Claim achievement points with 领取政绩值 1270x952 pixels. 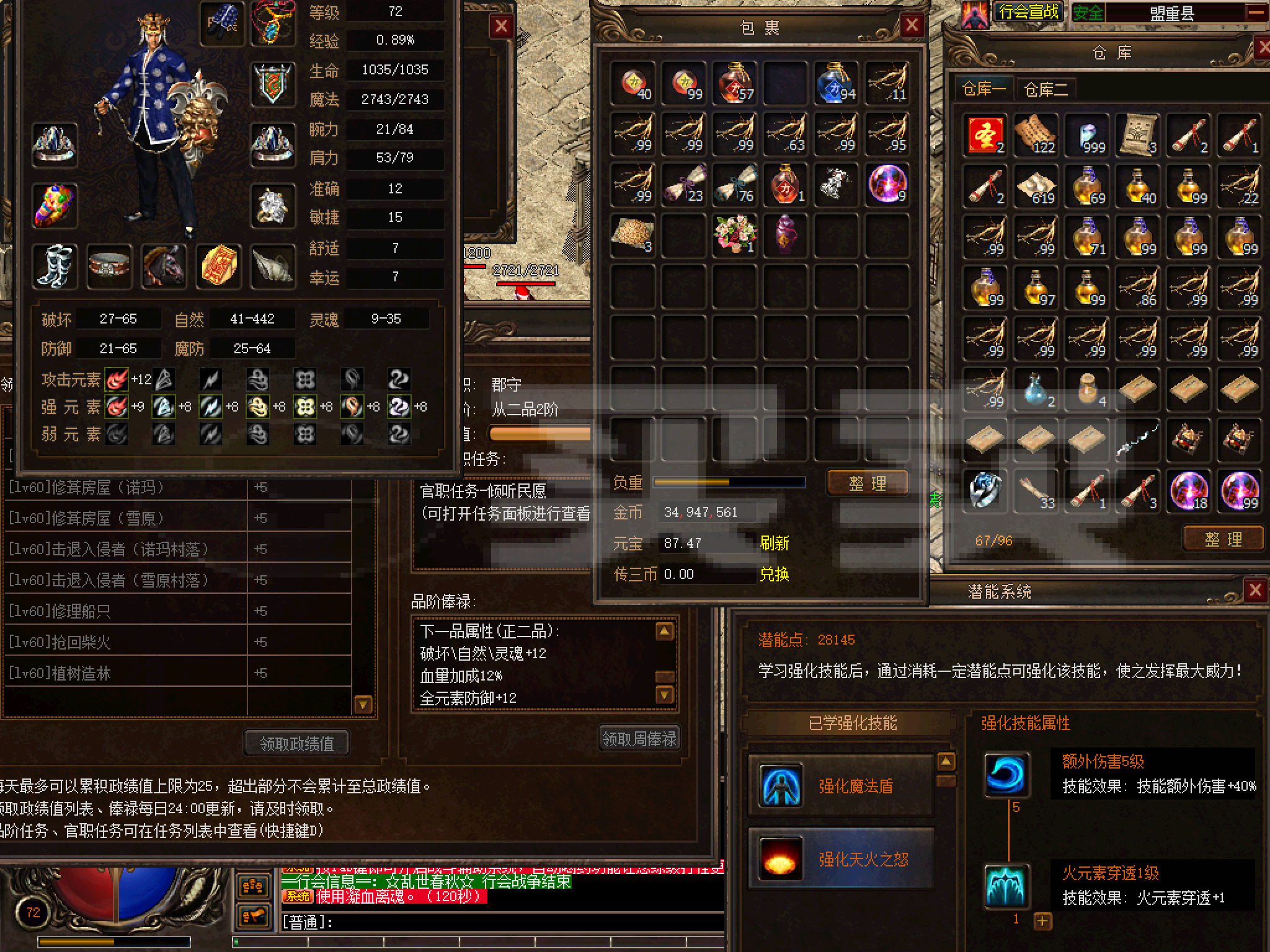point(296,743)
